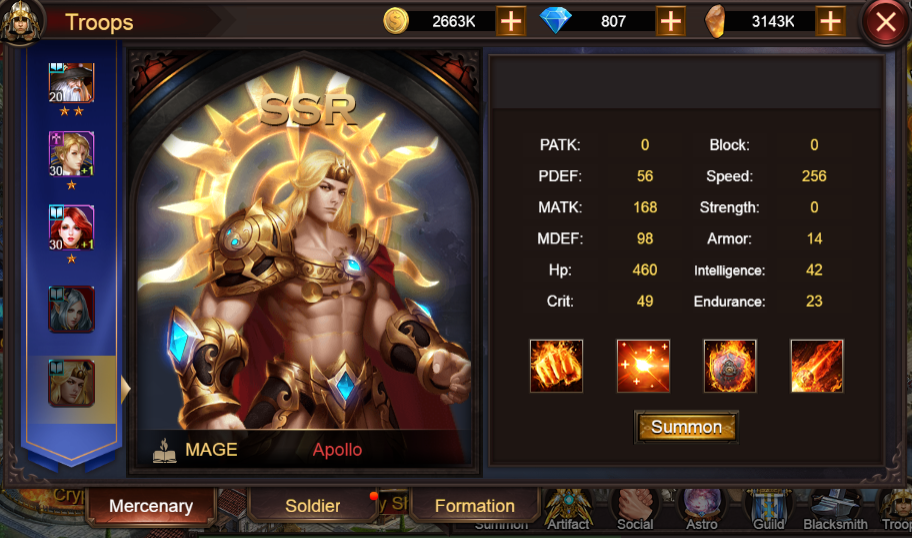
Task: Select the Mercenary tab
Action: pyautogui.click(x=151, y=506)
